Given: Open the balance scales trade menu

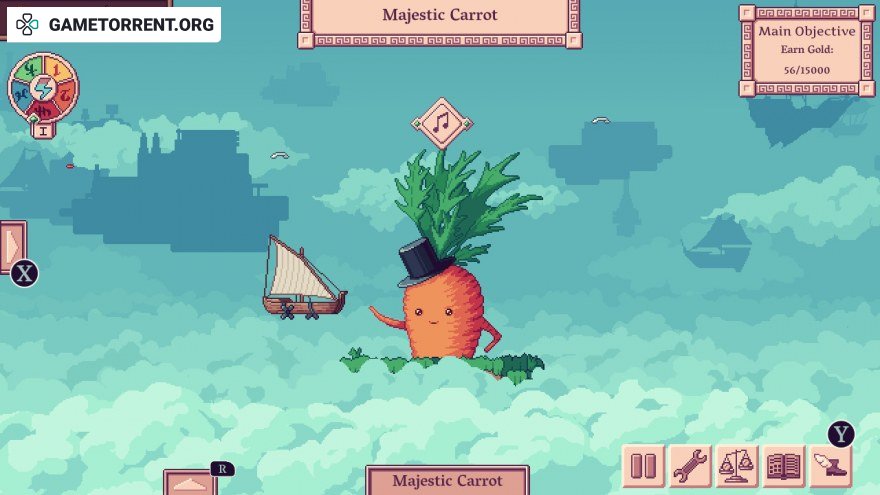Looking at the screenshot, I should (737, 466).
